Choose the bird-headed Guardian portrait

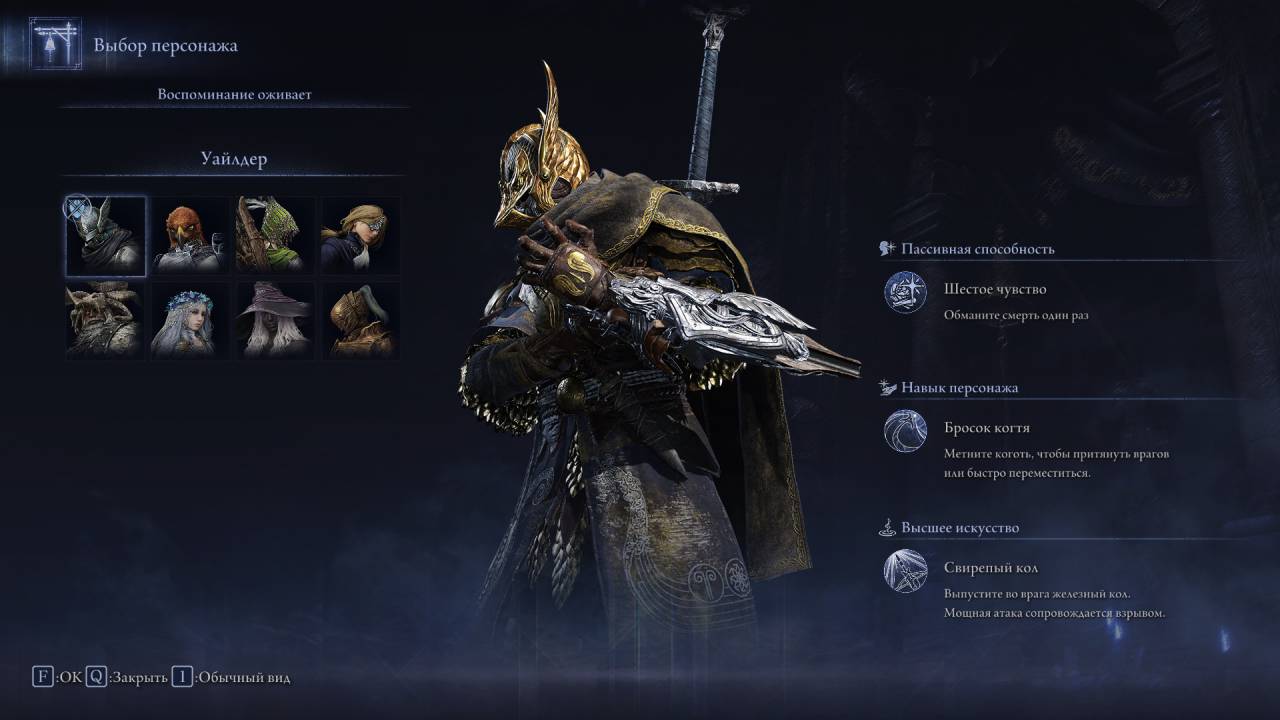click(x=190, y=236)
